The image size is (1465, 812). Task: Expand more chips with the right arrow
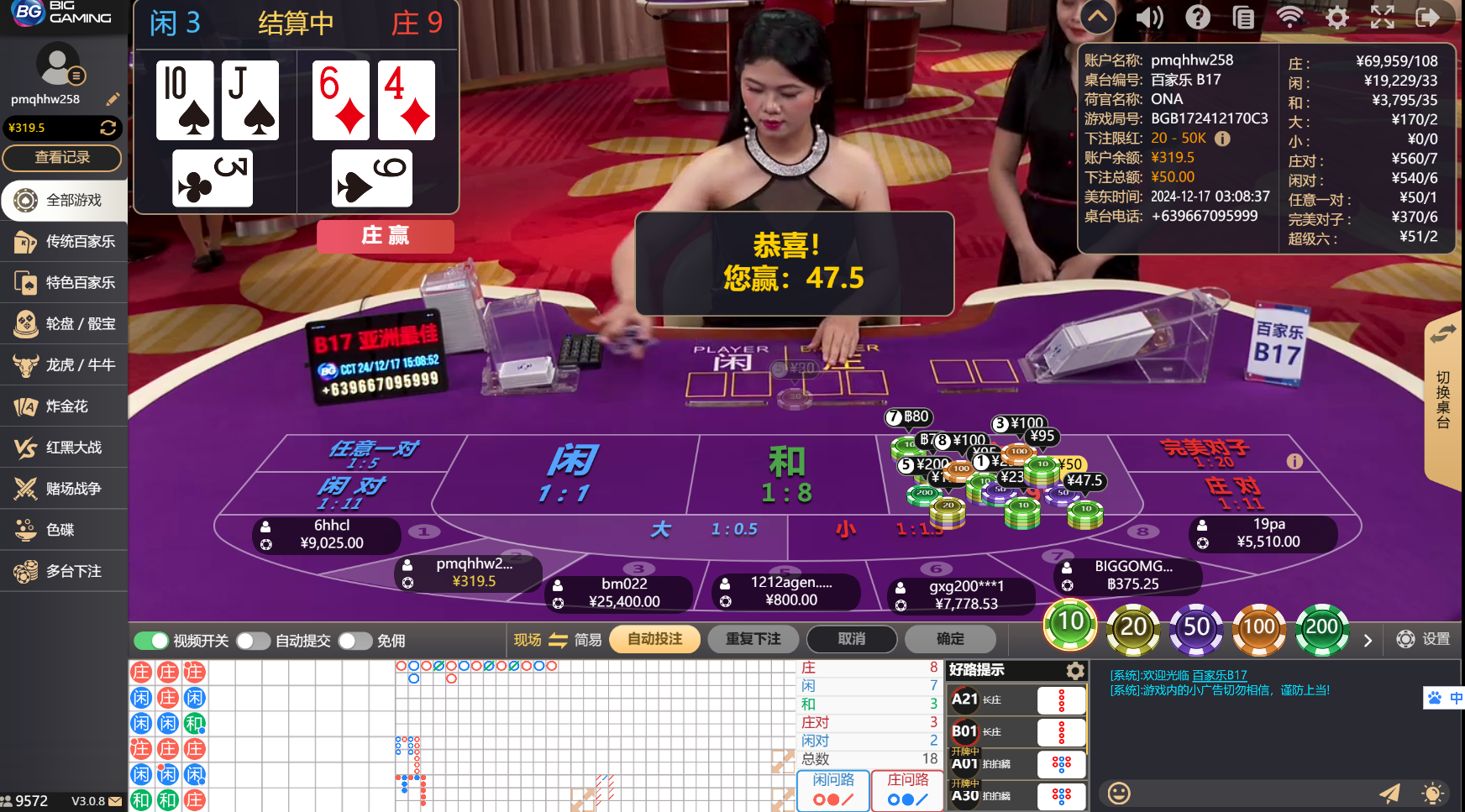[x=1368, y=640]
